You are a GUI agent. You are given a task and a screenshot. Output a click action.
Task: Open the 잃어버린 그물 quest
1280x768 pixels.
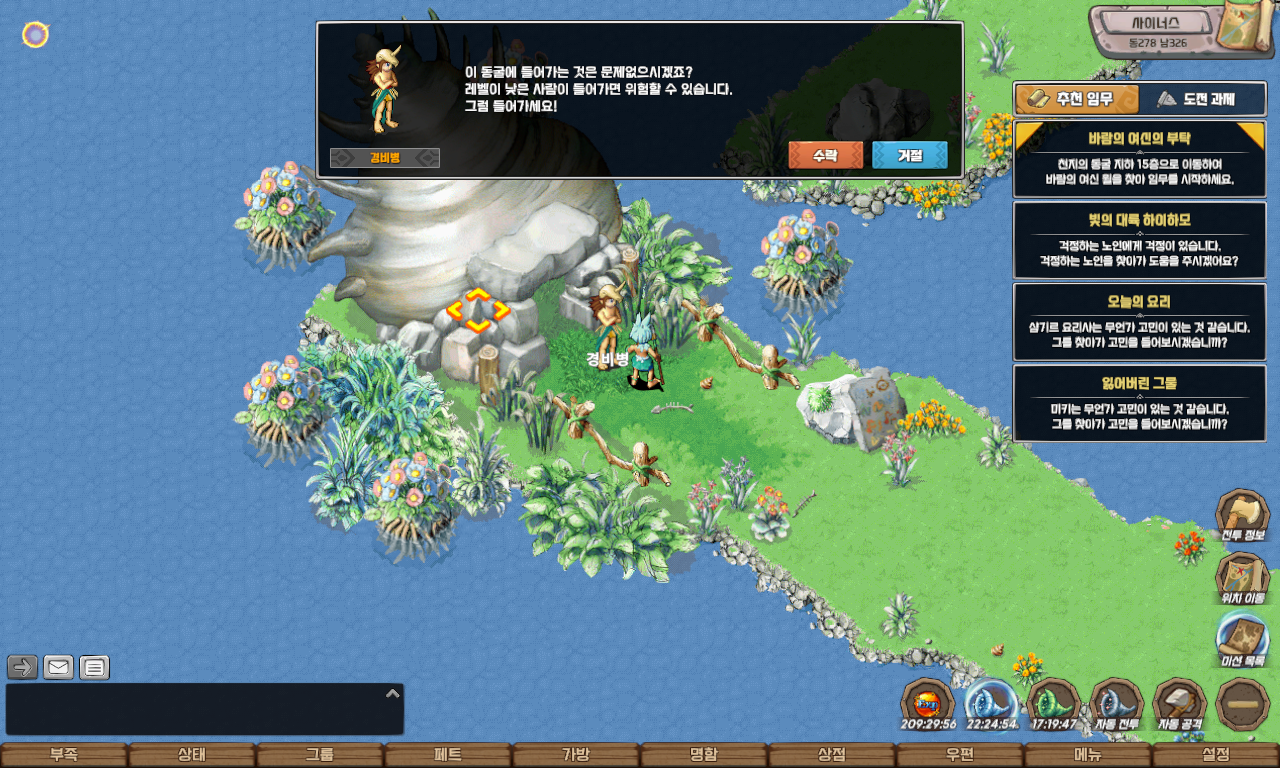1138,403
